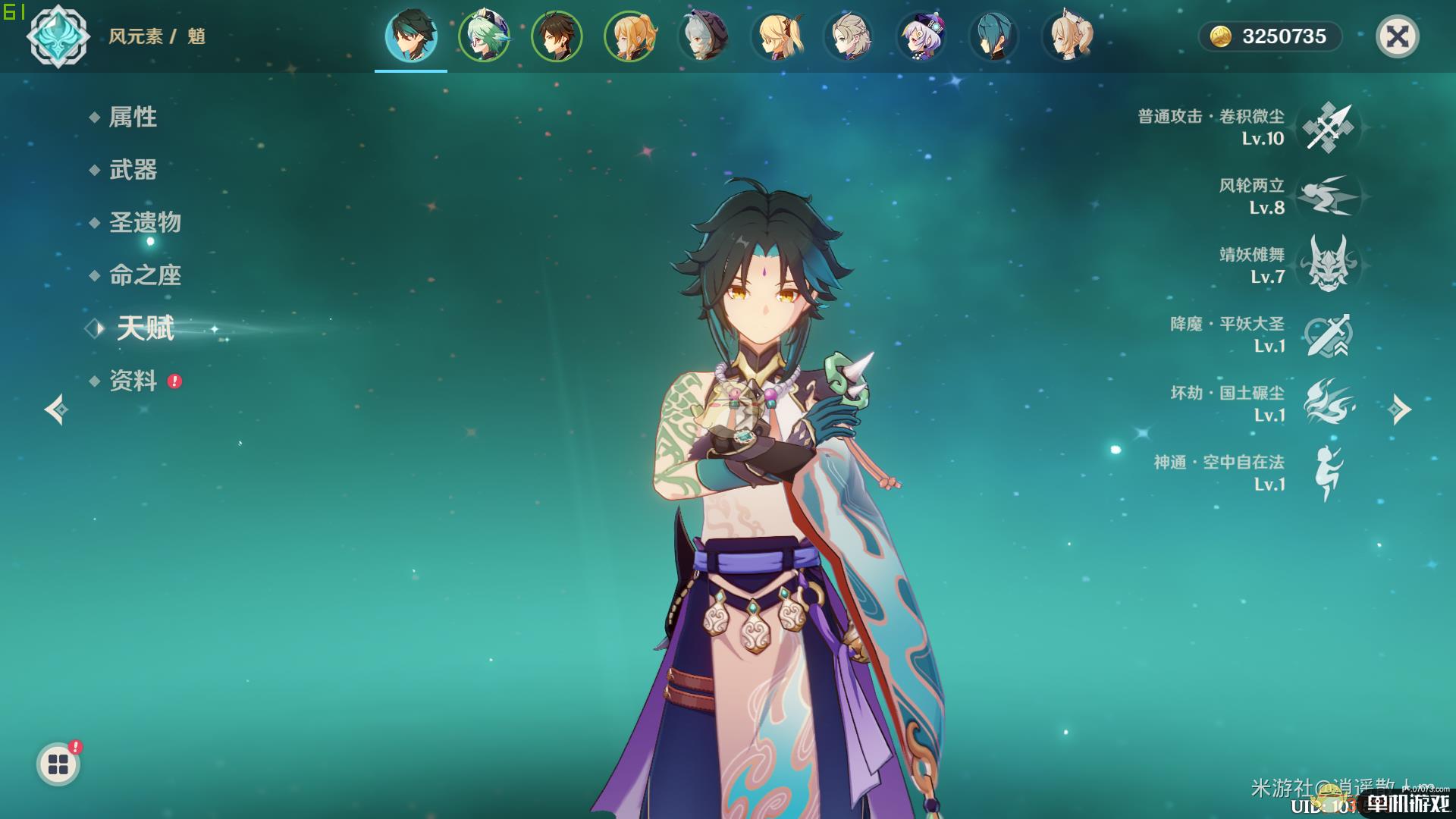Image resolution: width=1456 pixels, height=819 pixels.
Task: Click the Anemo element emblem icon
Action: coord(58,36)
